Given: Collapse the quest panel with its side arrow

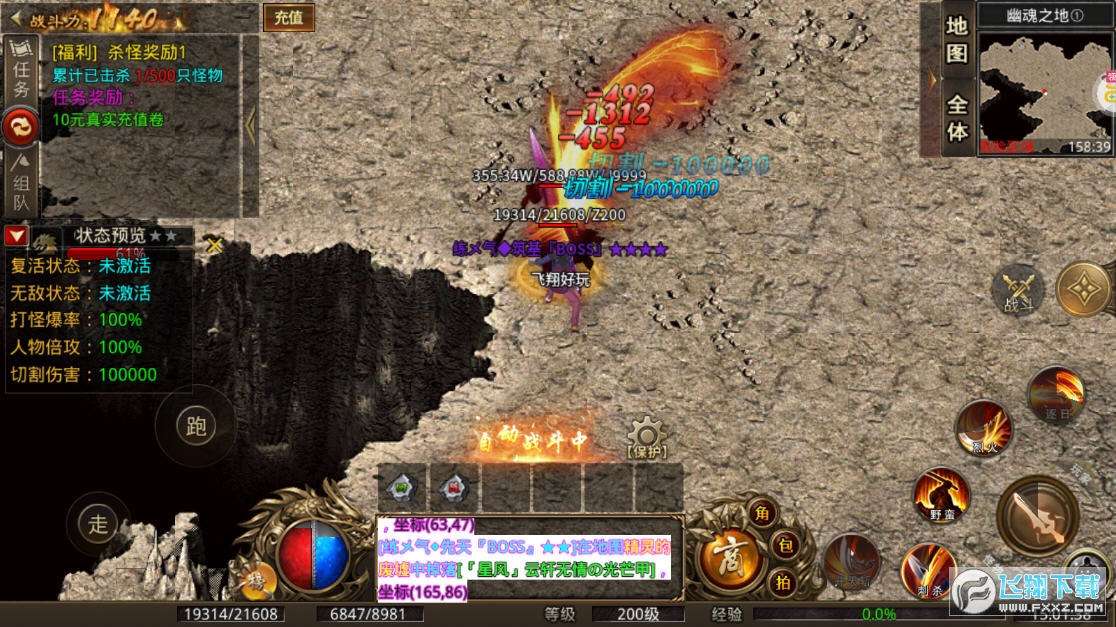Looking at the screenshot, I should click(x=250, y=124).
